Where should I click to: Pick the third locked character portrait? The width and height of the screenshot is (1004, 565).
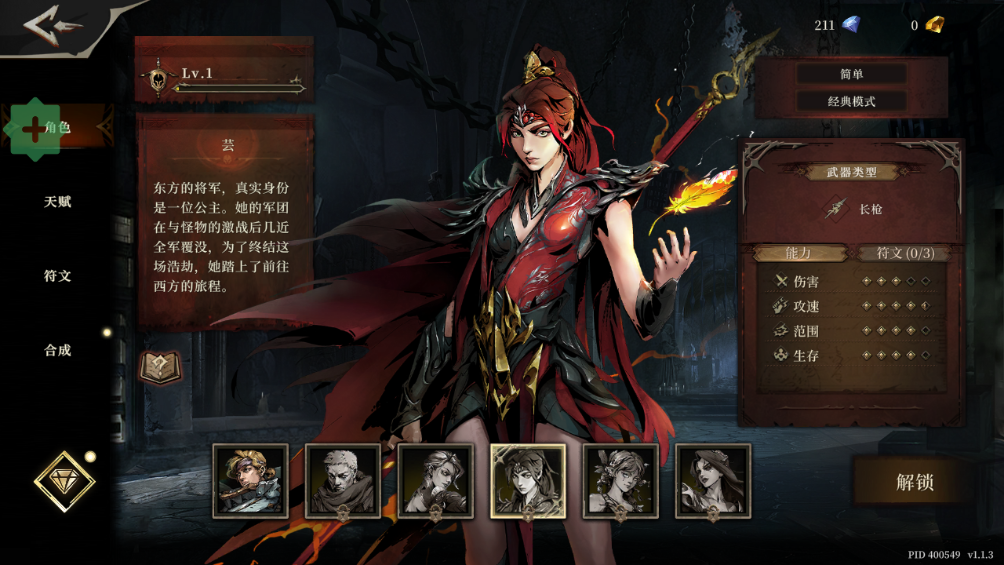point(435,481)
